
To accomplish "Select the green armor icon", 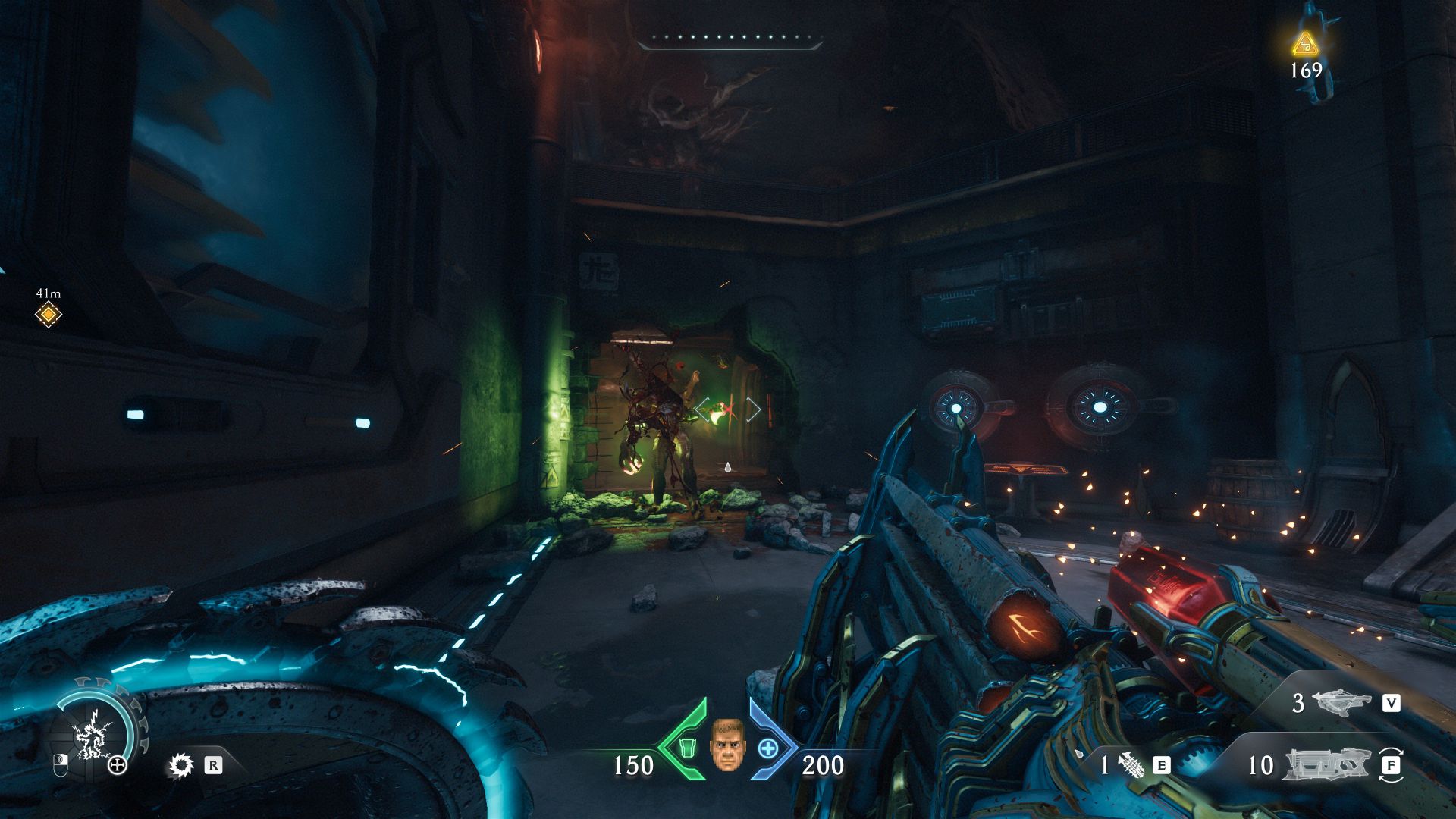I will pos(686,748).
